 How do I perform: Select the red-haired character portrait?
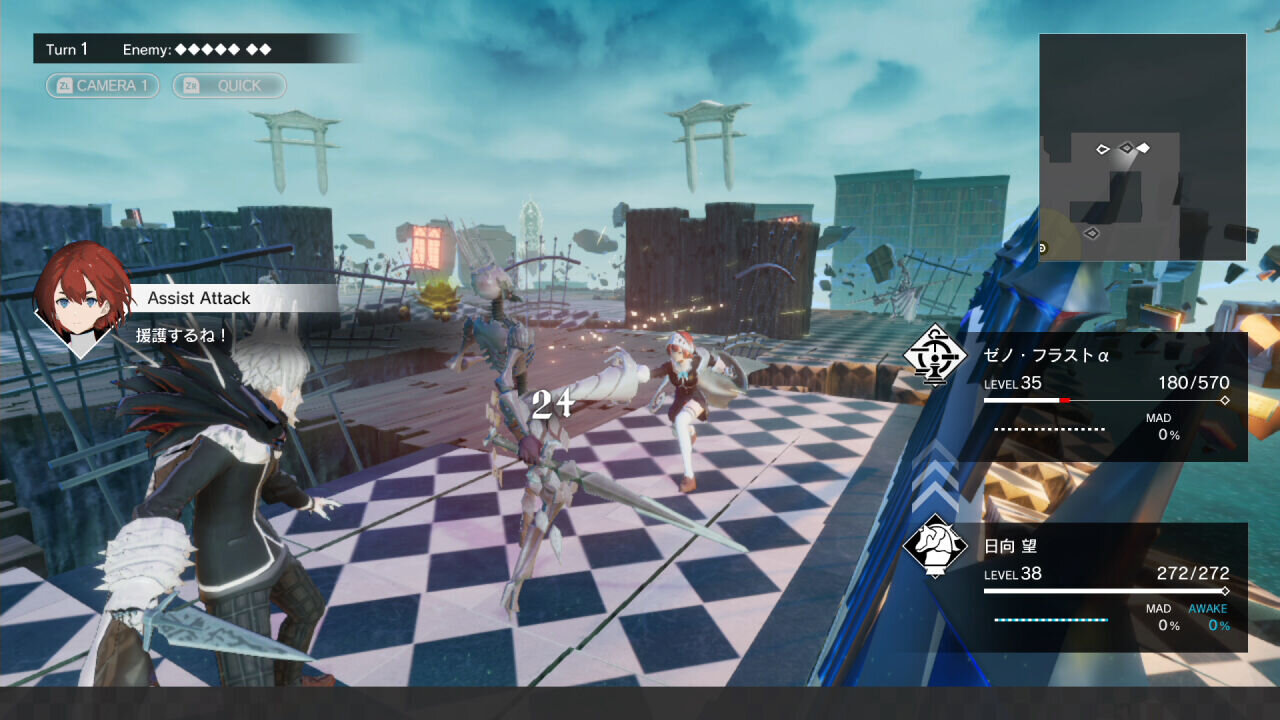tap(81, 292)
